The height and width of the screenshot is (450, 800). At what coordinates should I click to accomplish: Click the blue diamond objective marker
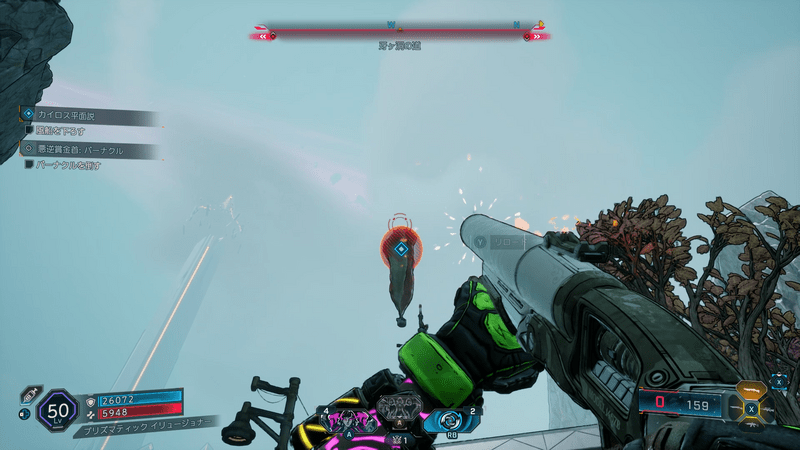pyautogui.click(x=400, y=249)
